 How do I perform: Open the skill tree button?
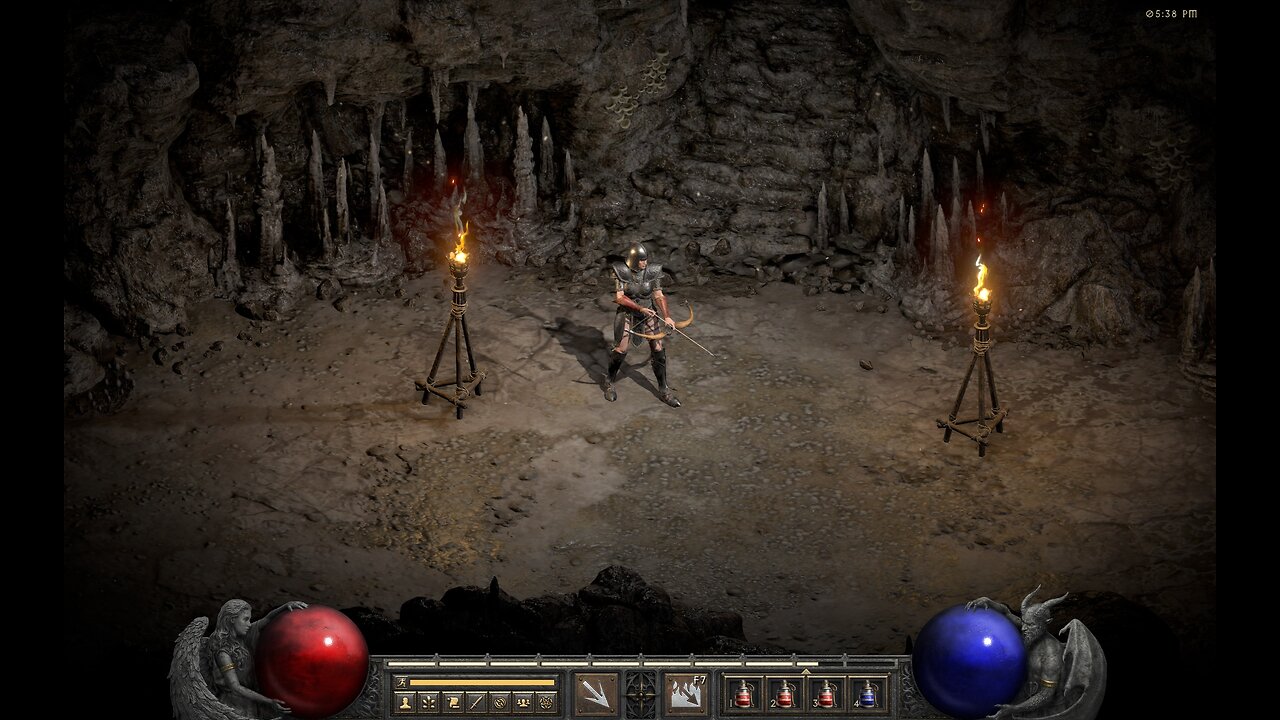click(x=429, y=702)
